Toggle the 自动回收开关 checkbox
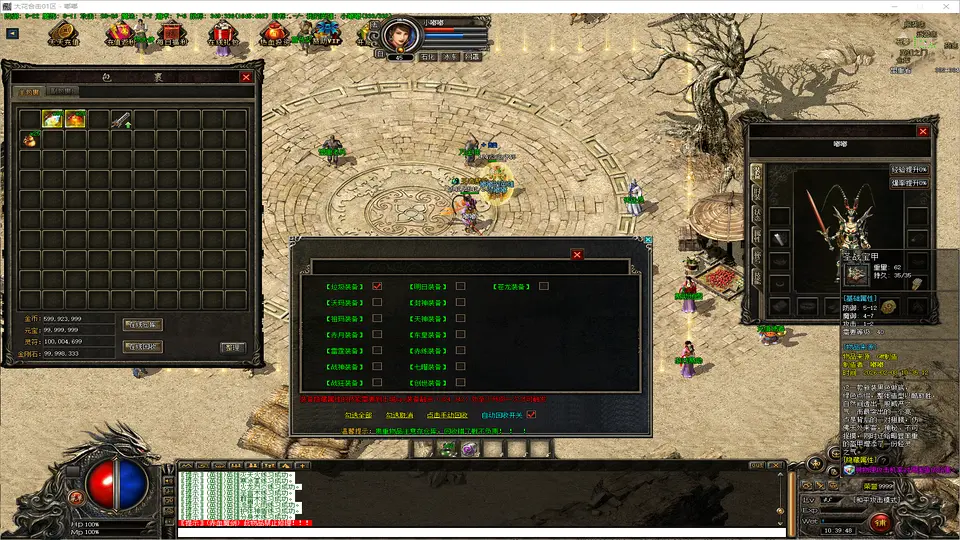 click(x=532, y=415)
